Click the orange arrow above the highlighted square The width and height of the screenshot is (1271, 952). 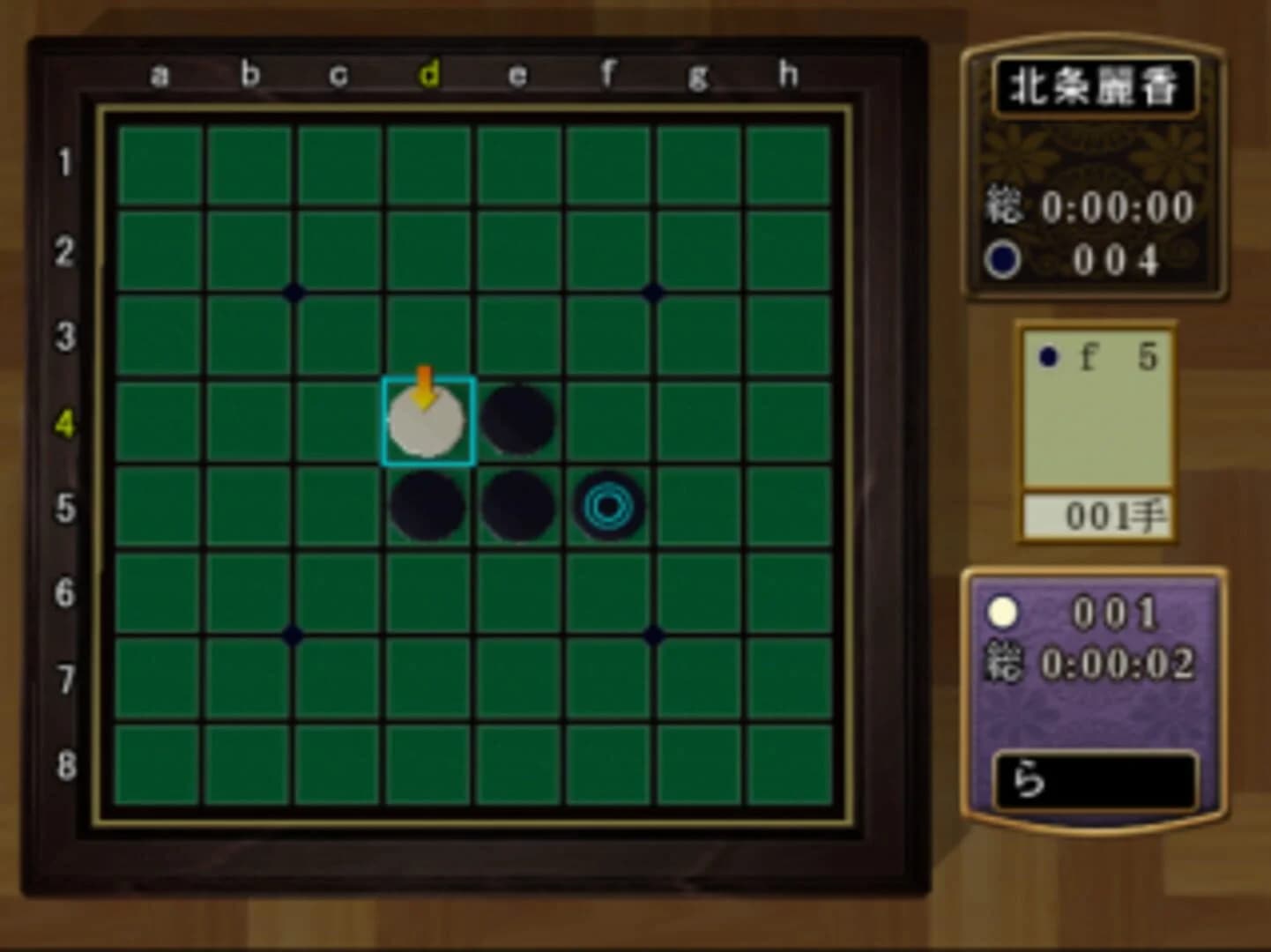pos(424,381)
